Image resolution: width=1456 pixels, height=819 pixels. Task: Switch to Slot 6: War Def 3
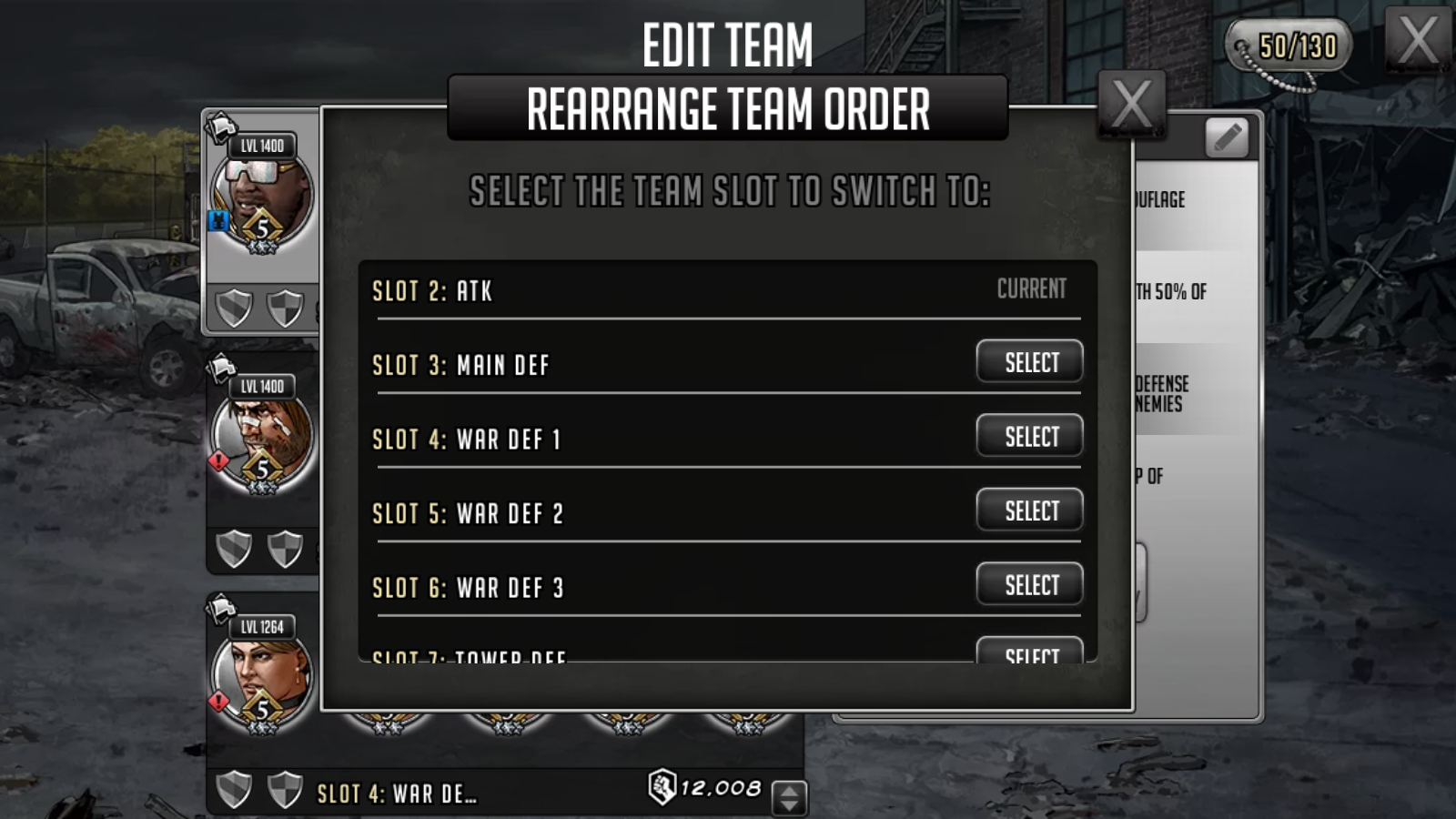tap(1029, 585)
